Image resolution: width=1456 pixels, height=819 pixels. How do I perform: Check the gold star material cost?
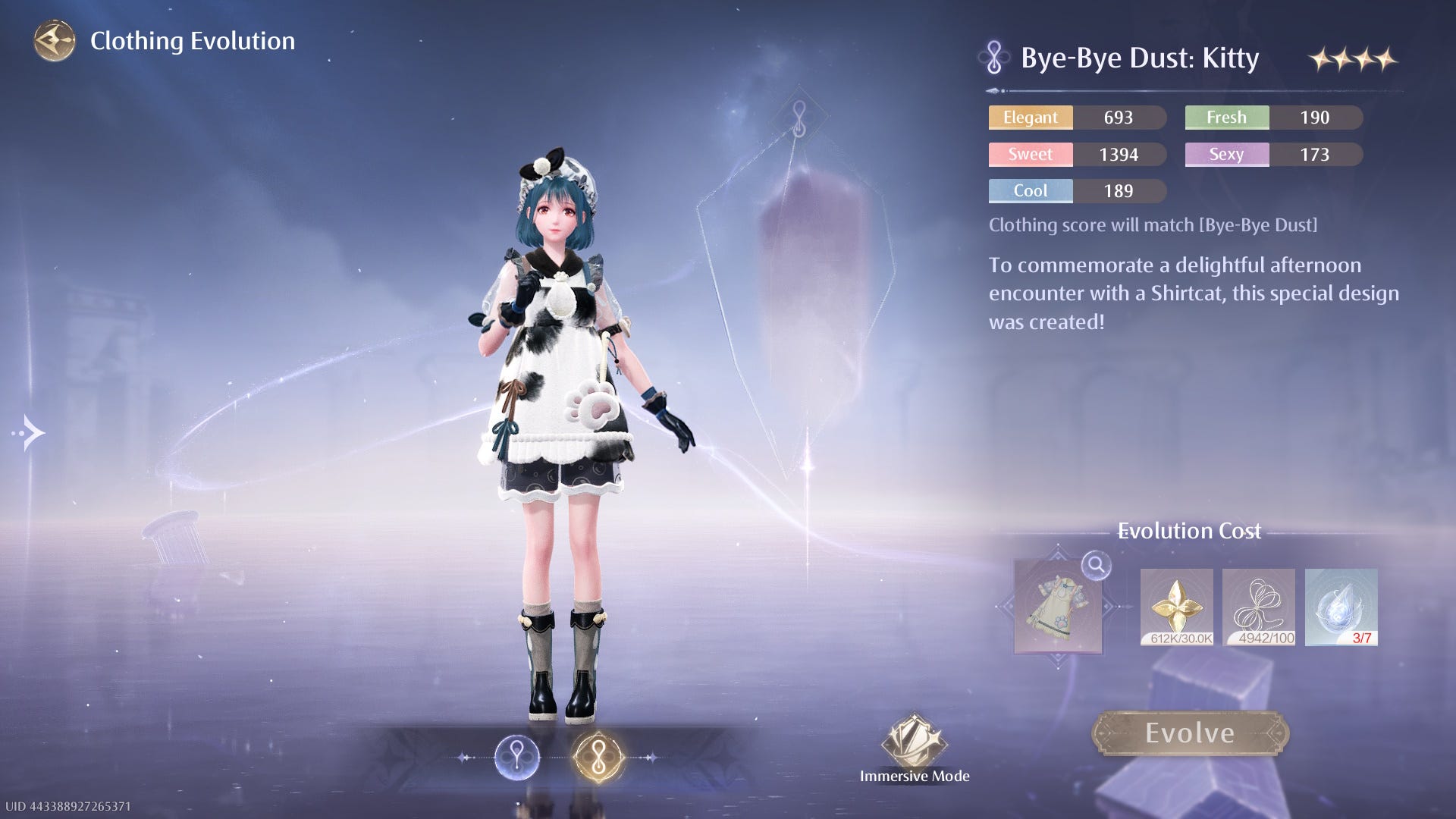(x=1176, y=607)
